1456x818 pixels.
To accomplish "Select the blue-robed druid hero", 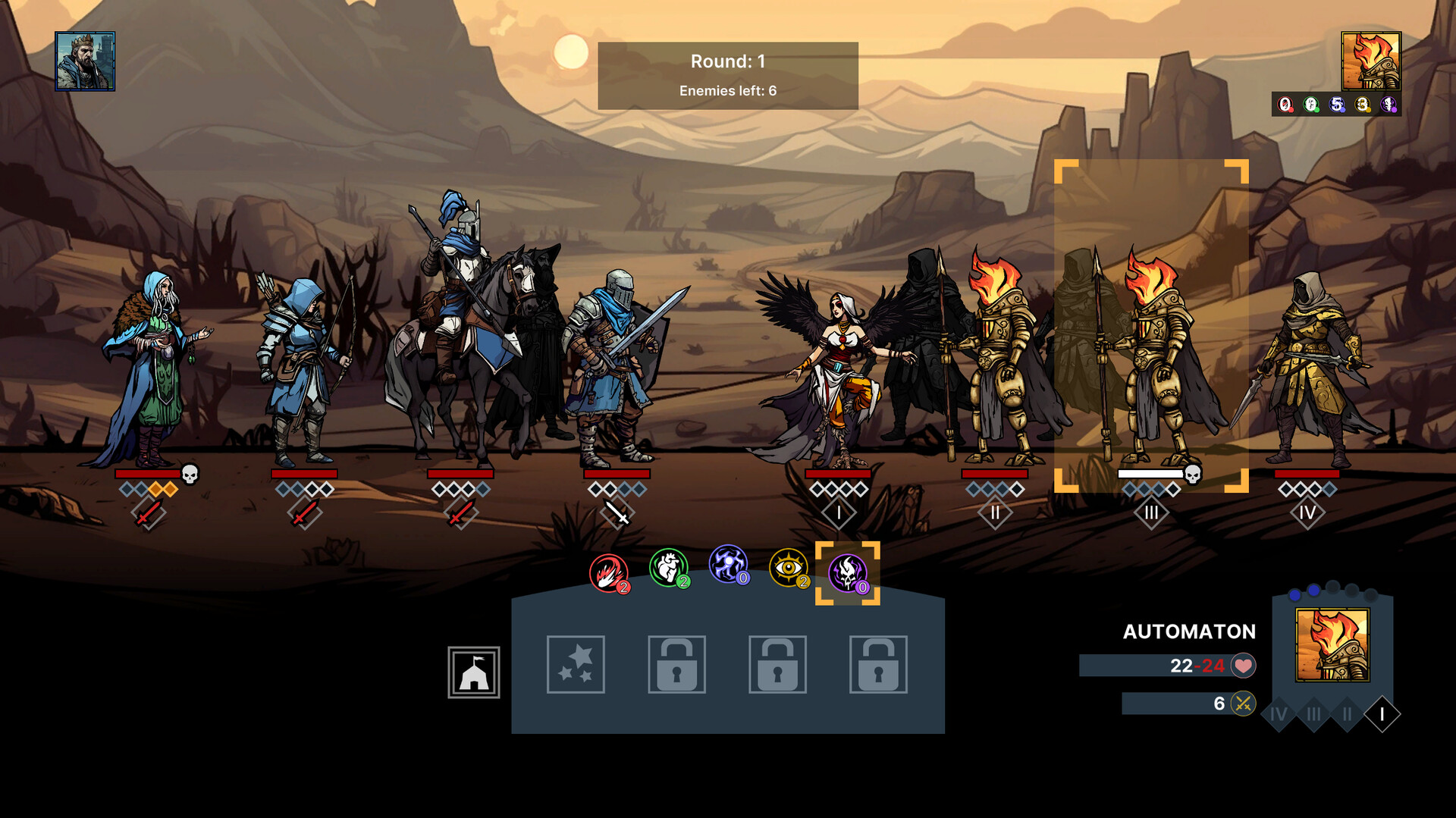I will coord(152,371).
